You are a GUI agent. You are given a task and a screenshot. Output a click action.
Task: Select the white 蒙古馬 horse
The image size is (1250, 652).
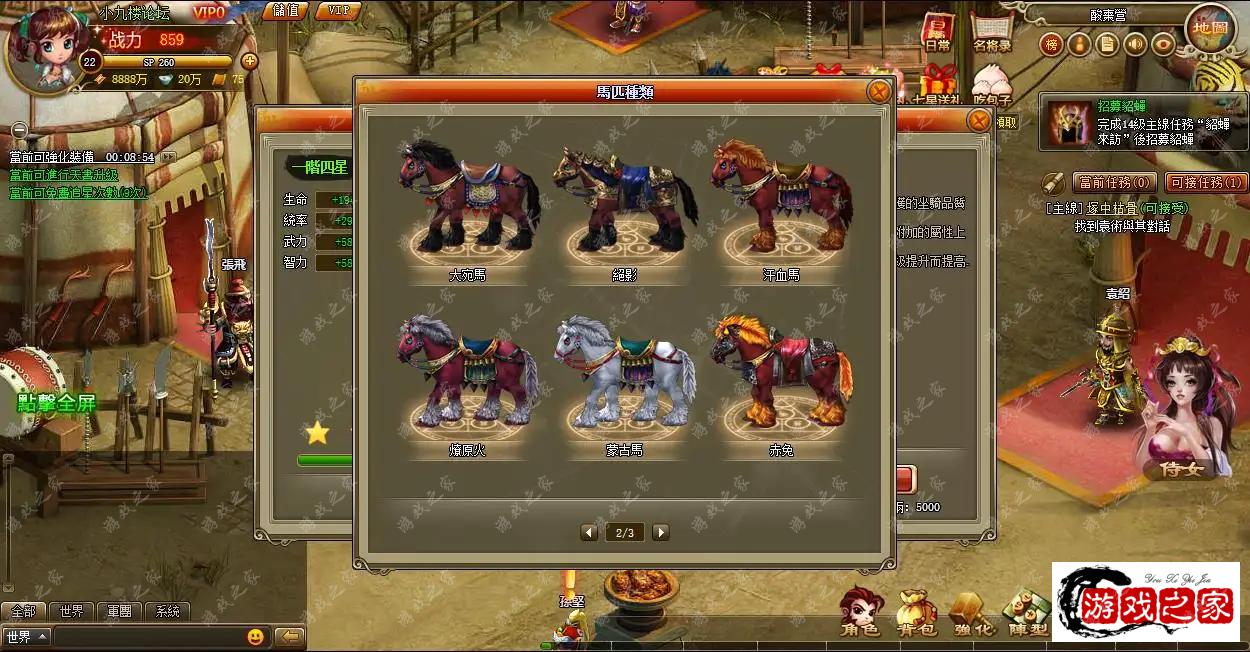[625, 372]
